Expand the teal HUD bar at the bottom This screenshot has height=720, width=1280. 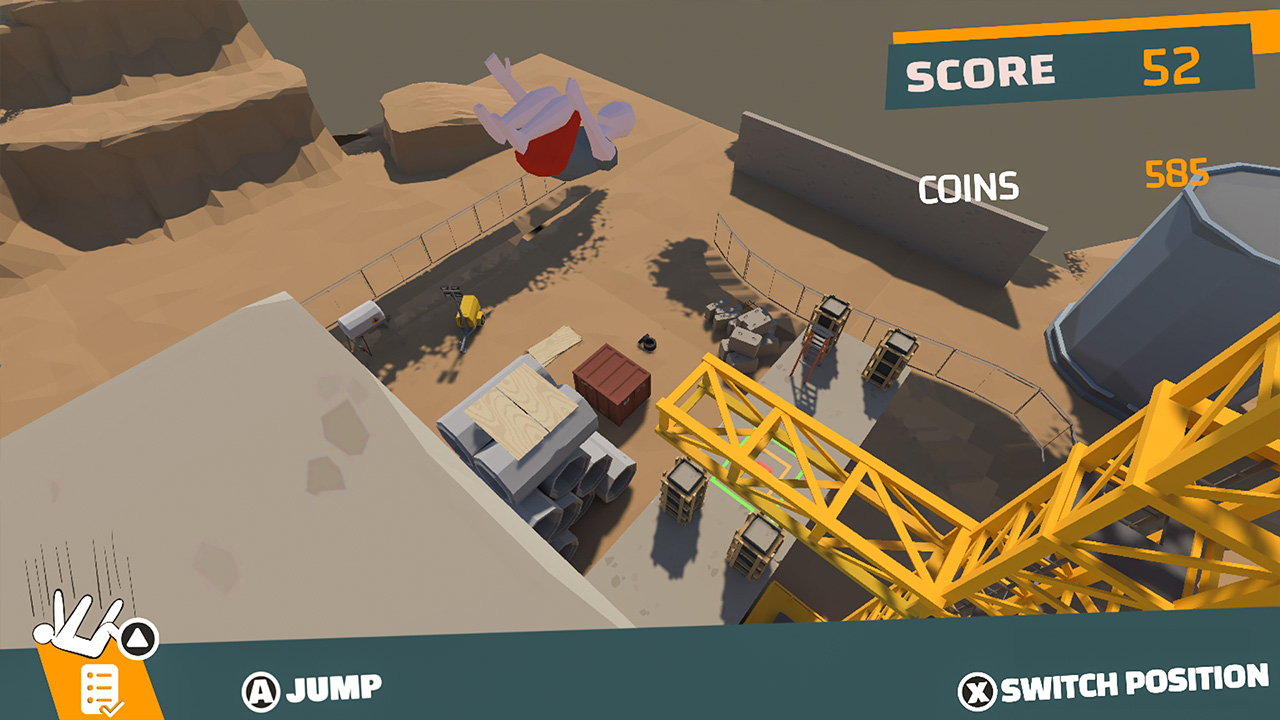[x=640, y=687]
